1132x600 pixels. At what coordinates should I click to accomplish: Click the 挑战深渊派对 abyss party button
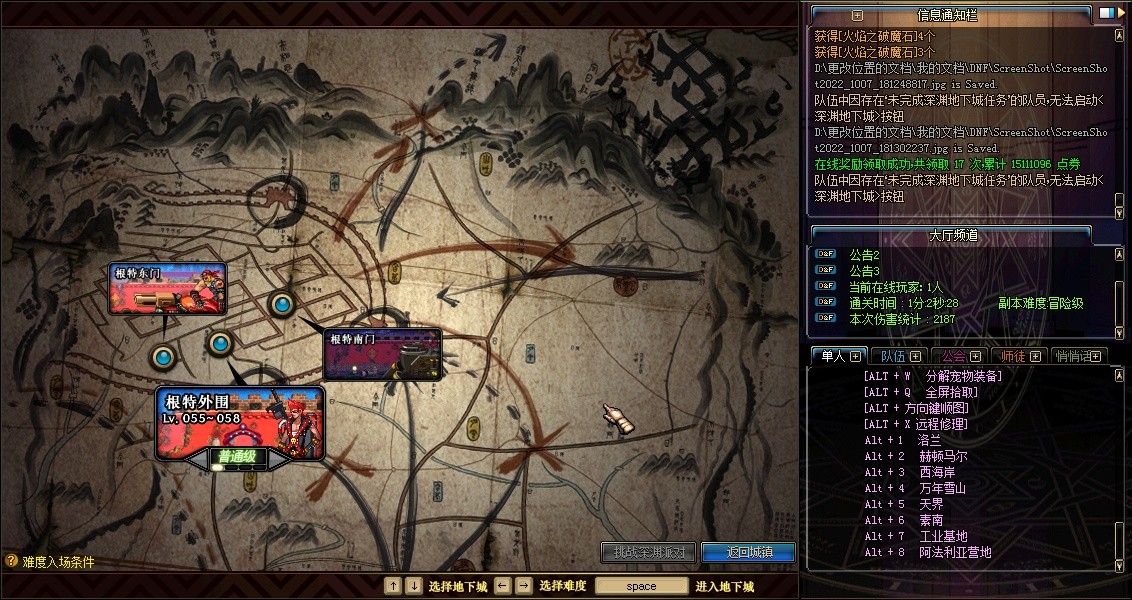(648, 552)
